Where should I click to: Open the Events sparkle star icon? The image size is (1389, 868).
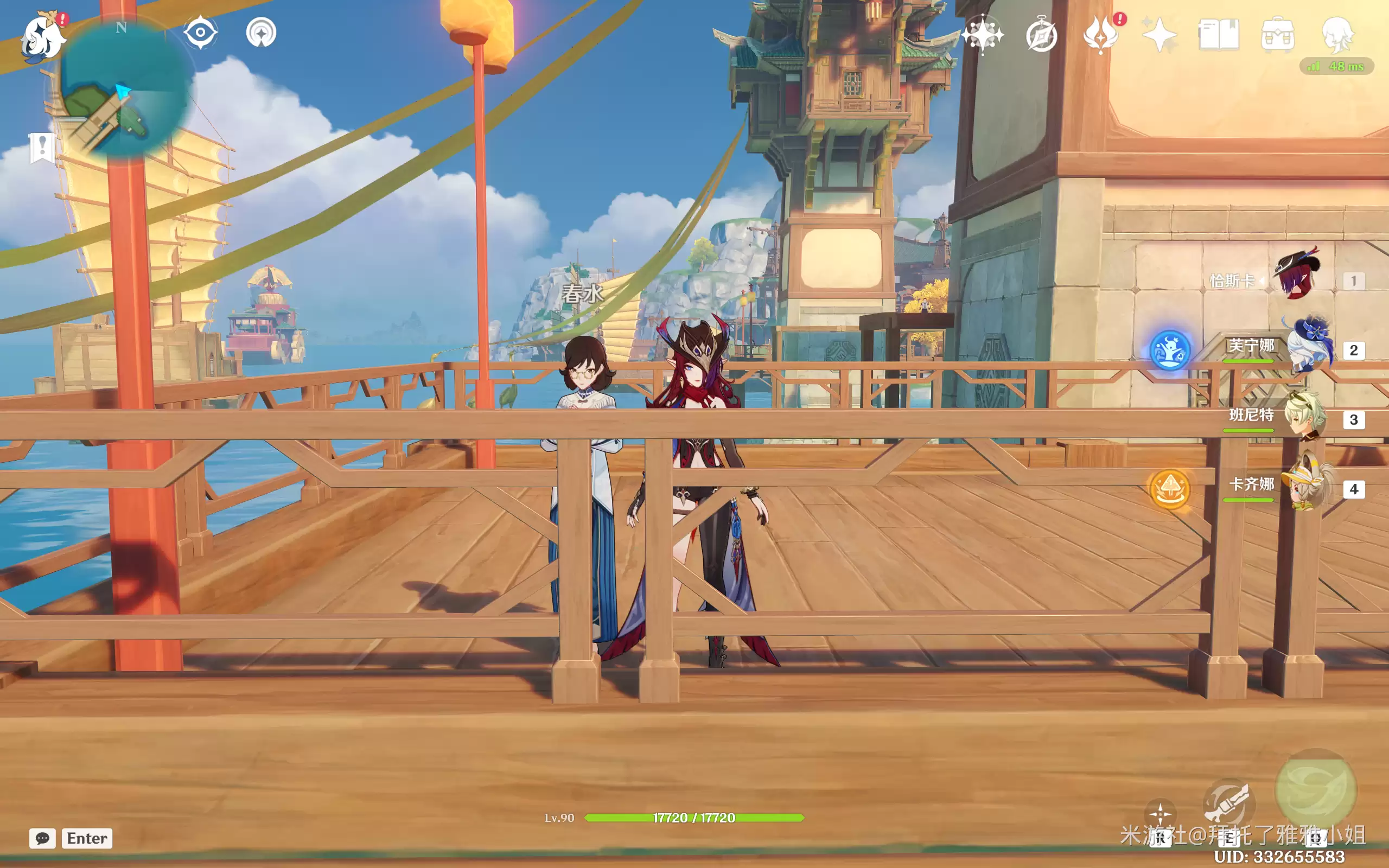point(1159,36)
